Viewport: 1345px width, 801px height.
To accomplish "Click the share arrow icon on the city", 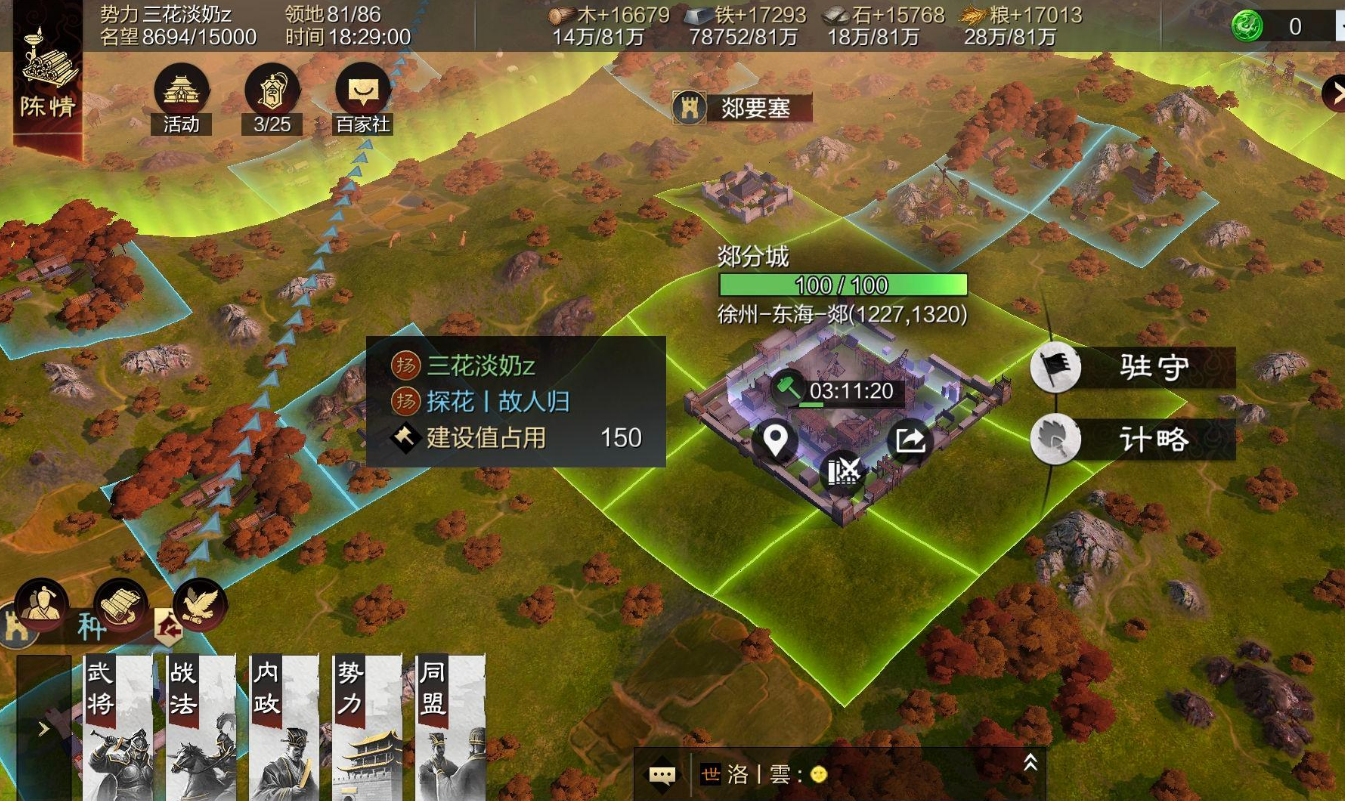I will coord(911,441).
